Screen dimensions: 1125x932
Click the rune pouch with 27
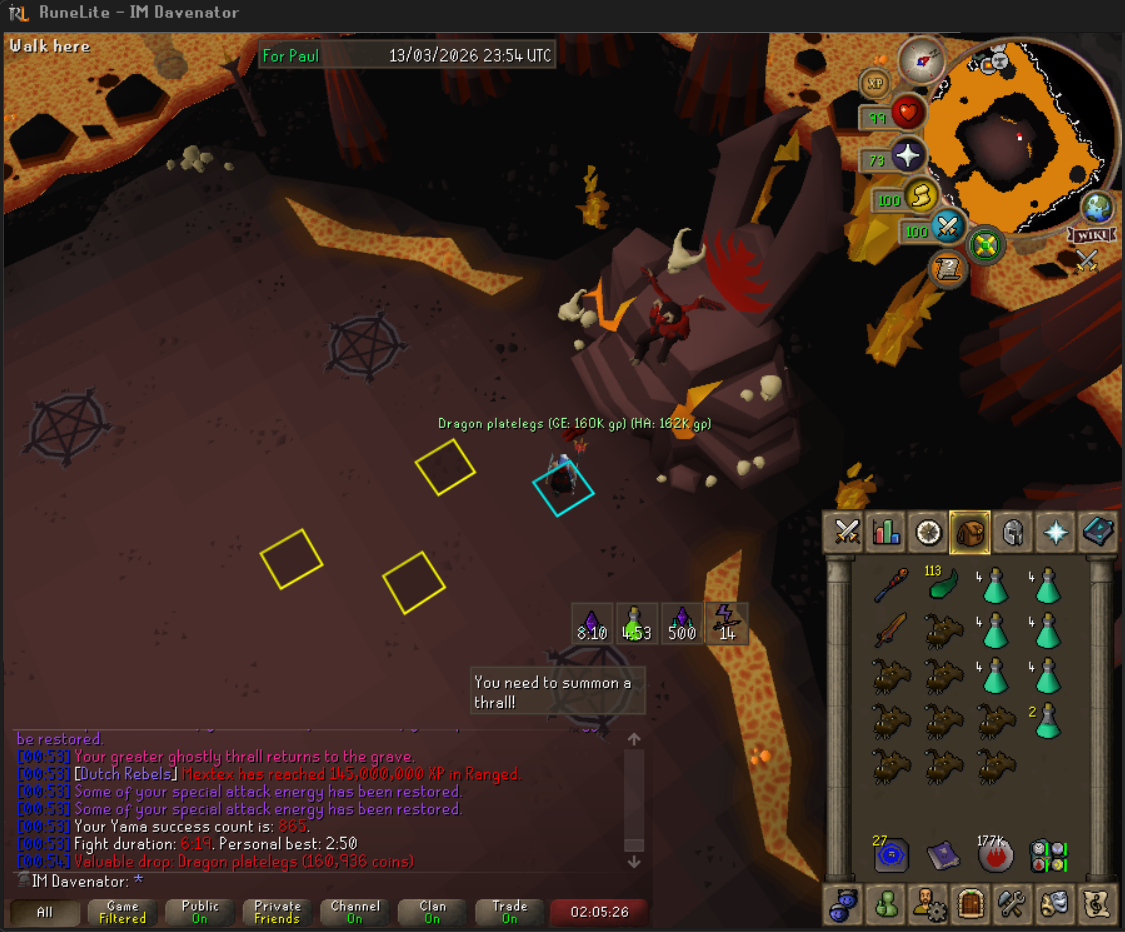tap(889, 855)
